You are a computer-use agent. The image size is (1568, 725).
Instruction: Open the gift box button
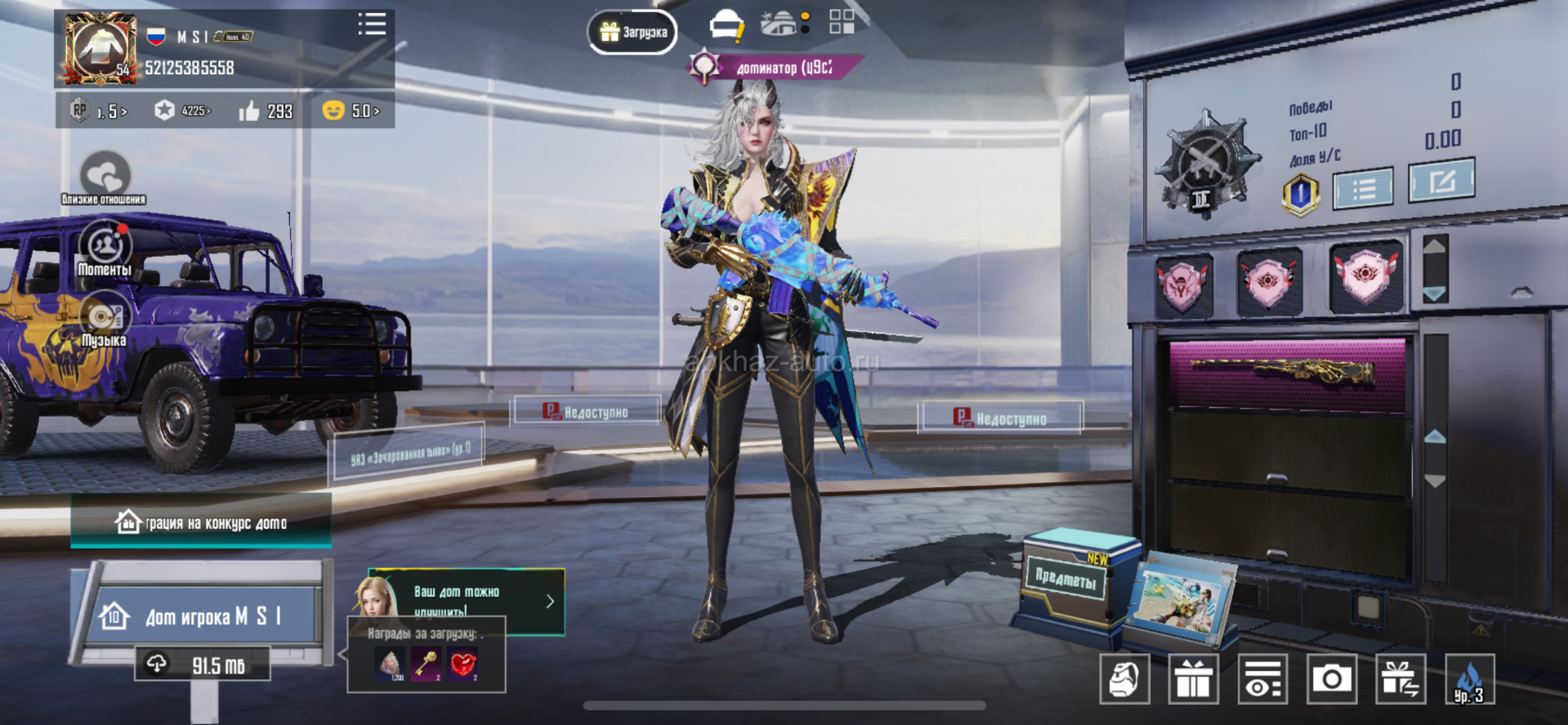1193,679
